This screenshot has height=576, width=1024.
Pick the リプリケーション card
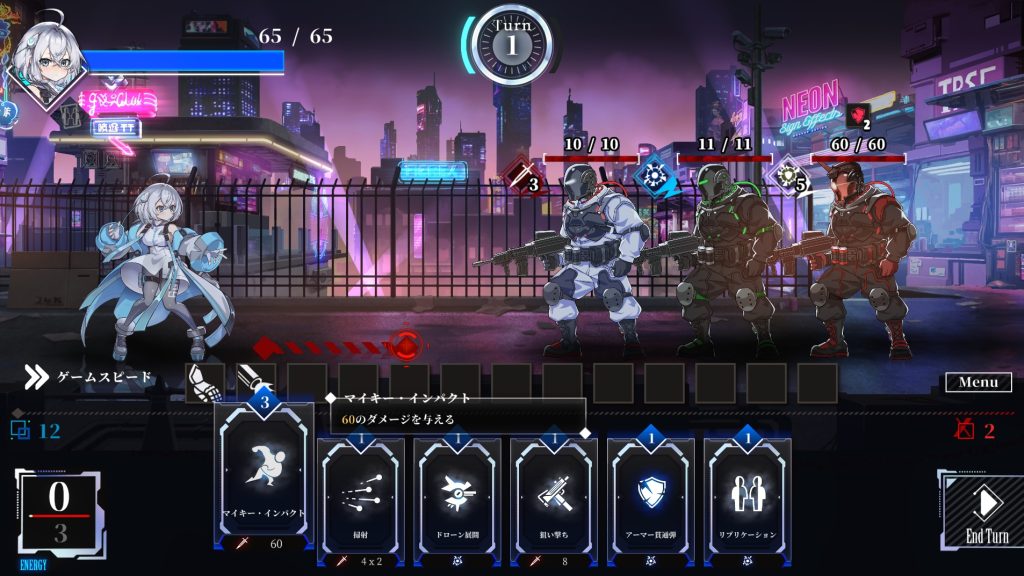pos(747,495)
